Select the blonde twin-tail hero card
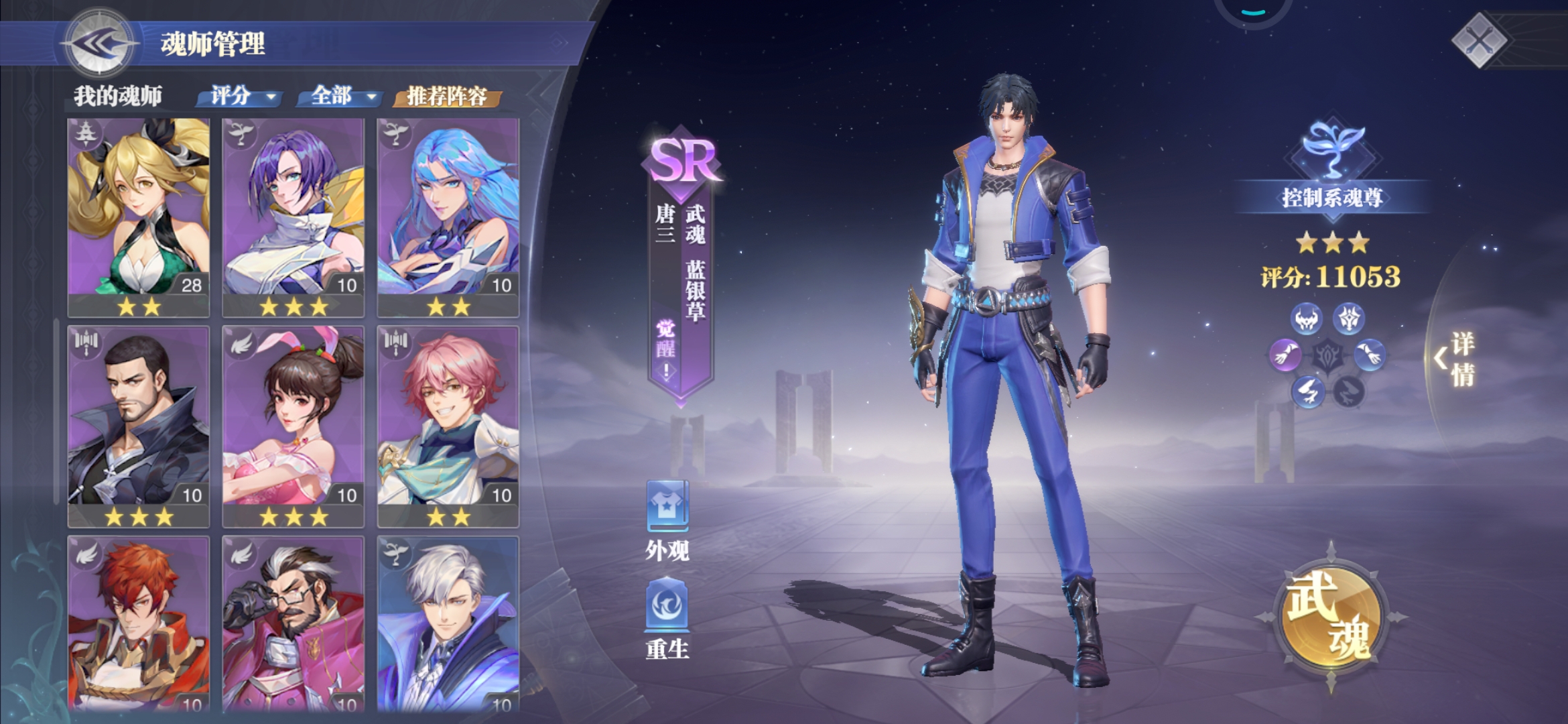 coord(139,215)
